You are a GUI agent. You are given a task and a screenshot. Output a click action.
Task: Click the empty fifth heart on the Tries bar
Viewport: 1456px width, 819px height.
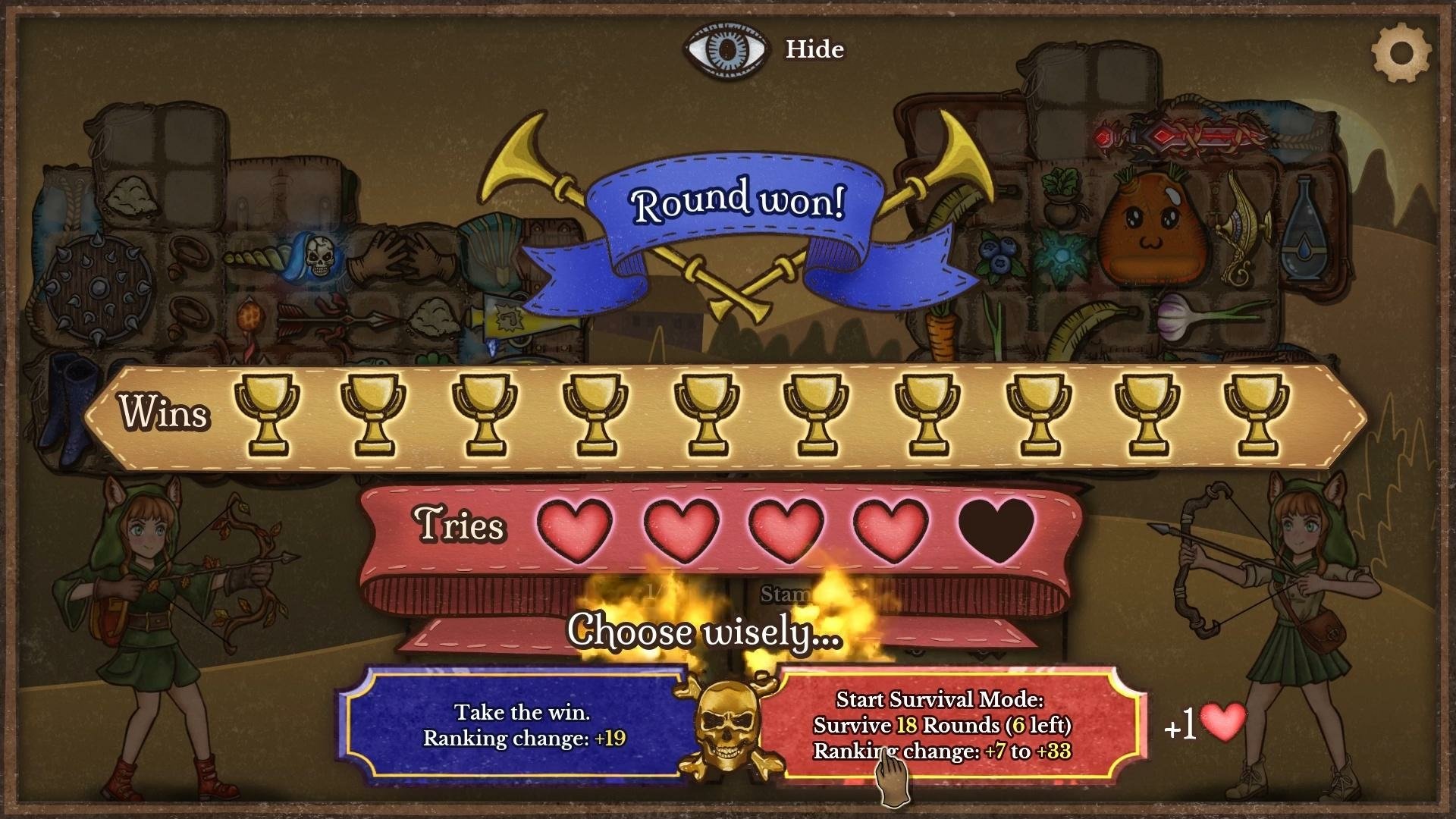point(996,529)
